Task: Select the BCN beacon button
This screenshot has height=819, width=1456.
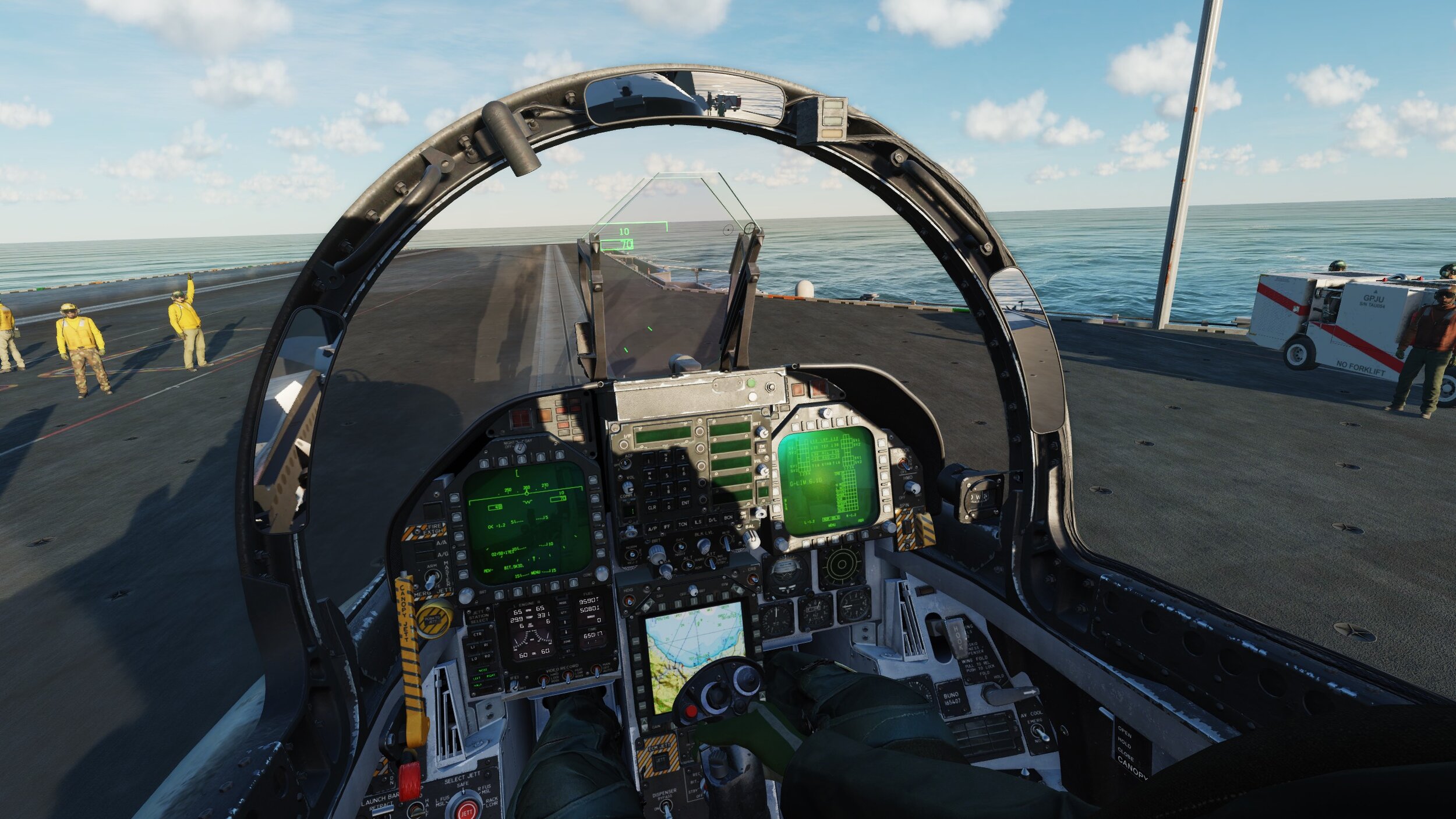Action: (x=727, y=517)
